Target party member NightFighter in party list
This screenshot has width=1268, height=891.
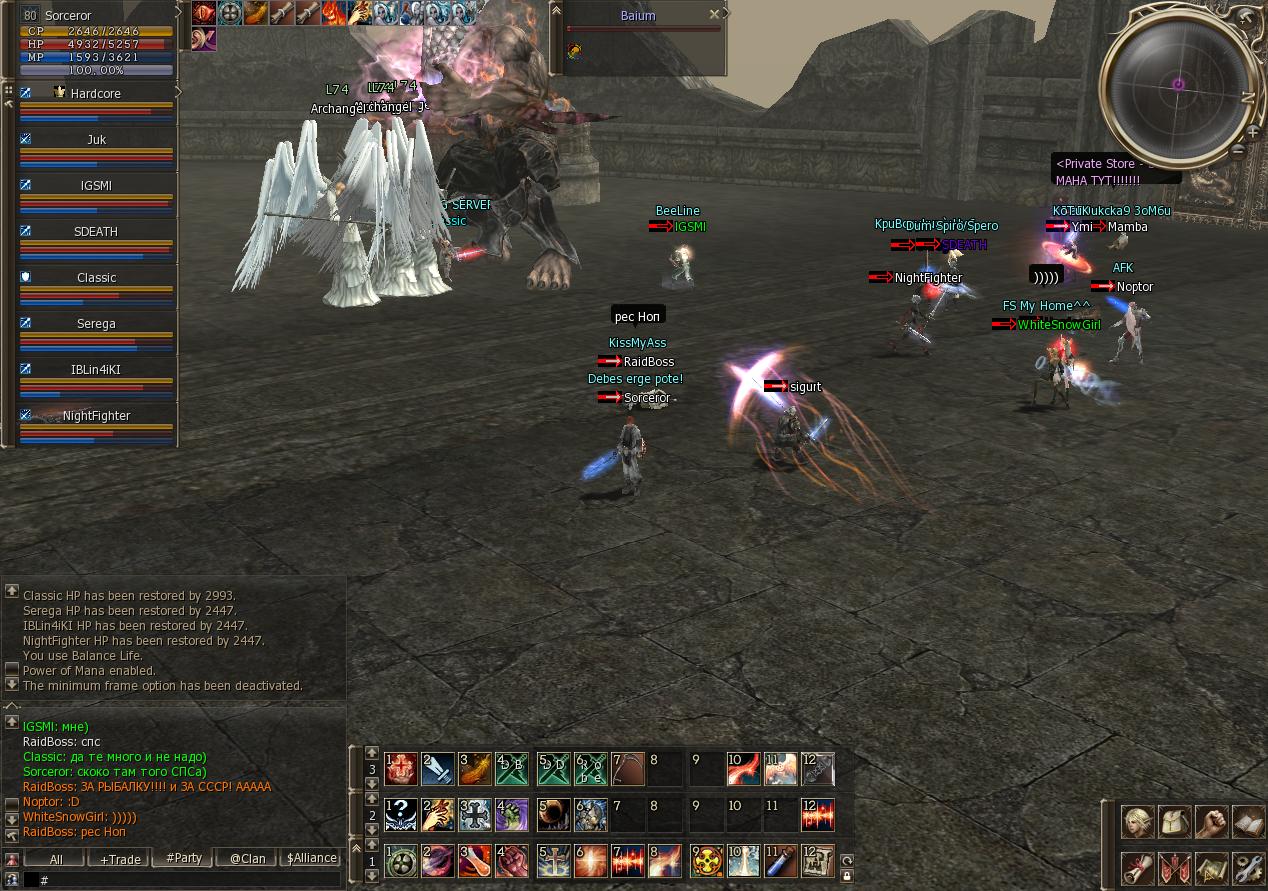(x=96, y=416)
